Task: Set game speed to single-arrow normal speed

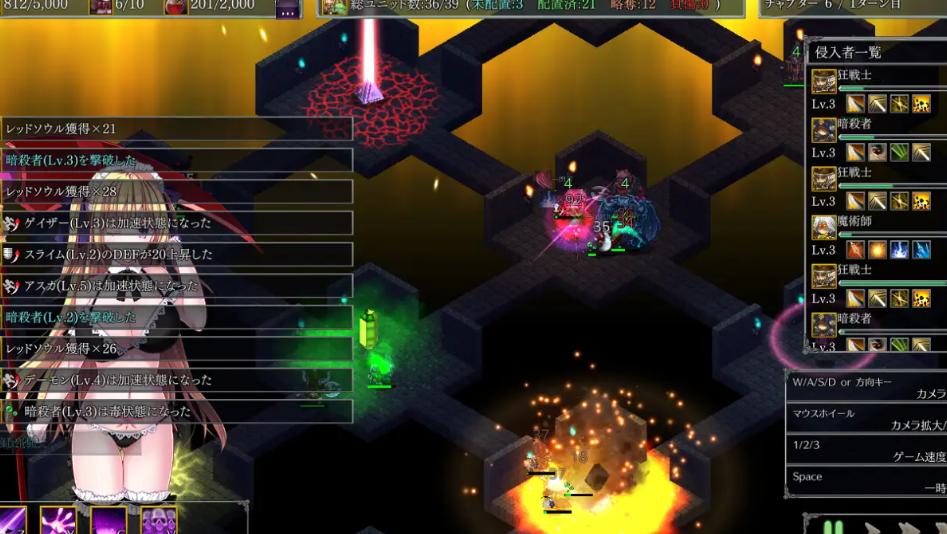Action: [x=872, y=528]
